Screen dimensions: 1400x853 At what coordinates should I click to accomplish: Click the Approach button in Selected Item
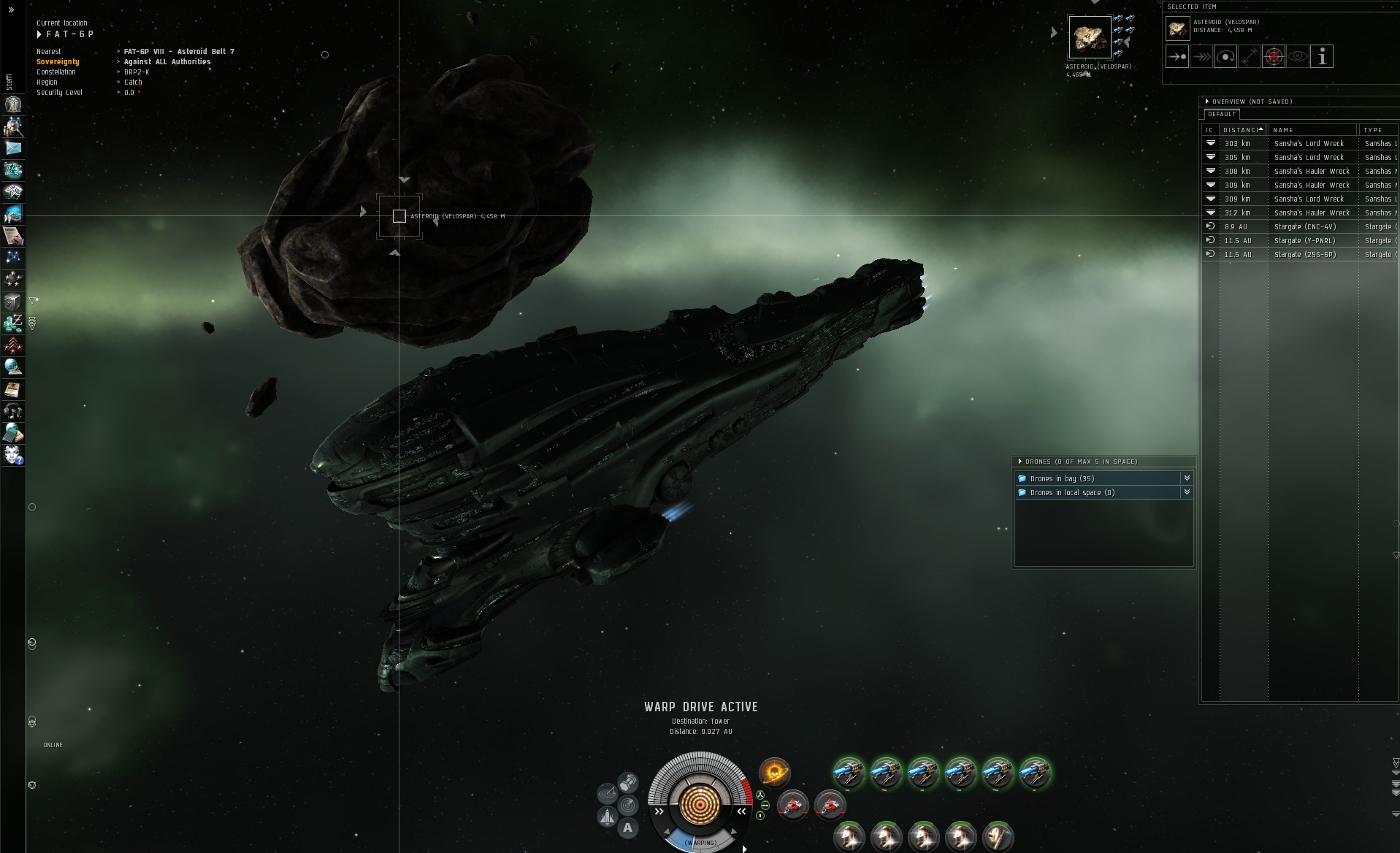pyautogui.click(x=1177, y=56)
